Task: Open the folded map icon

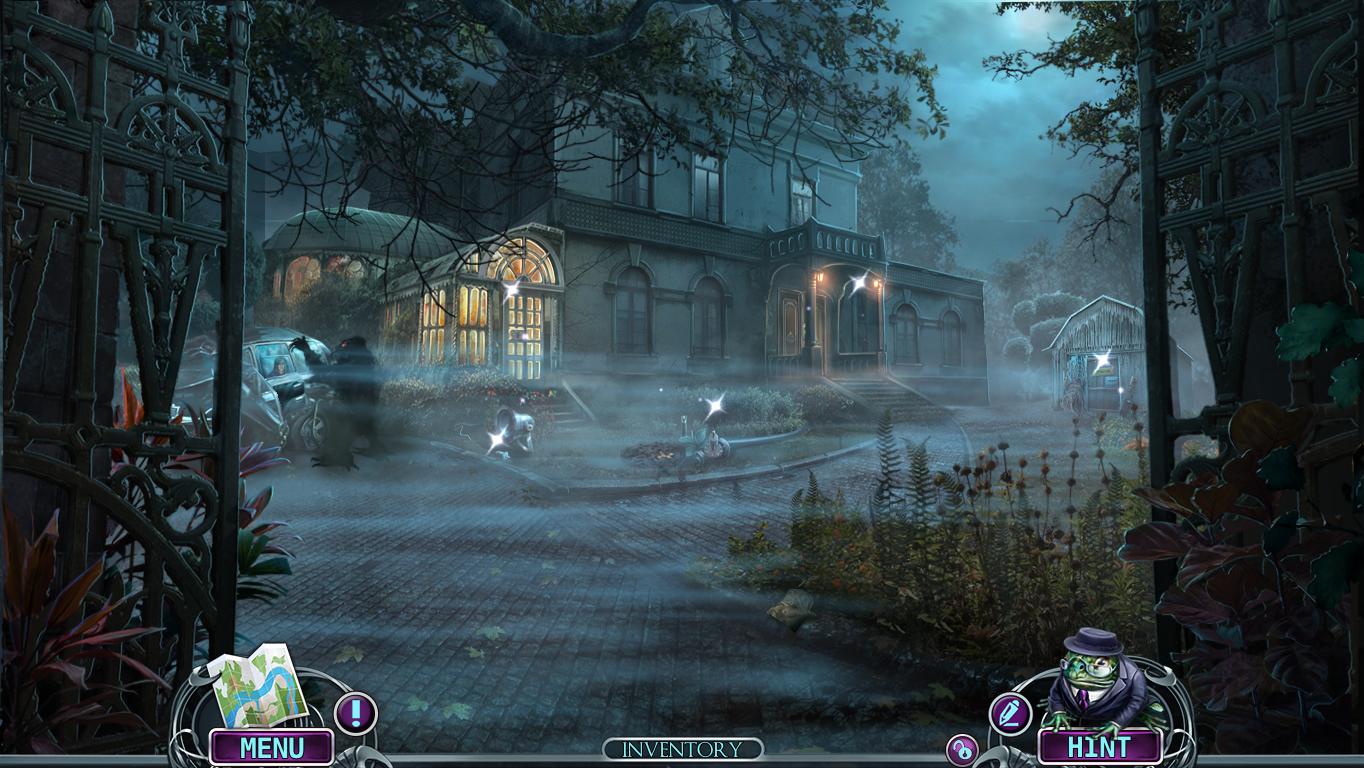Action: (x=258, y=691)
